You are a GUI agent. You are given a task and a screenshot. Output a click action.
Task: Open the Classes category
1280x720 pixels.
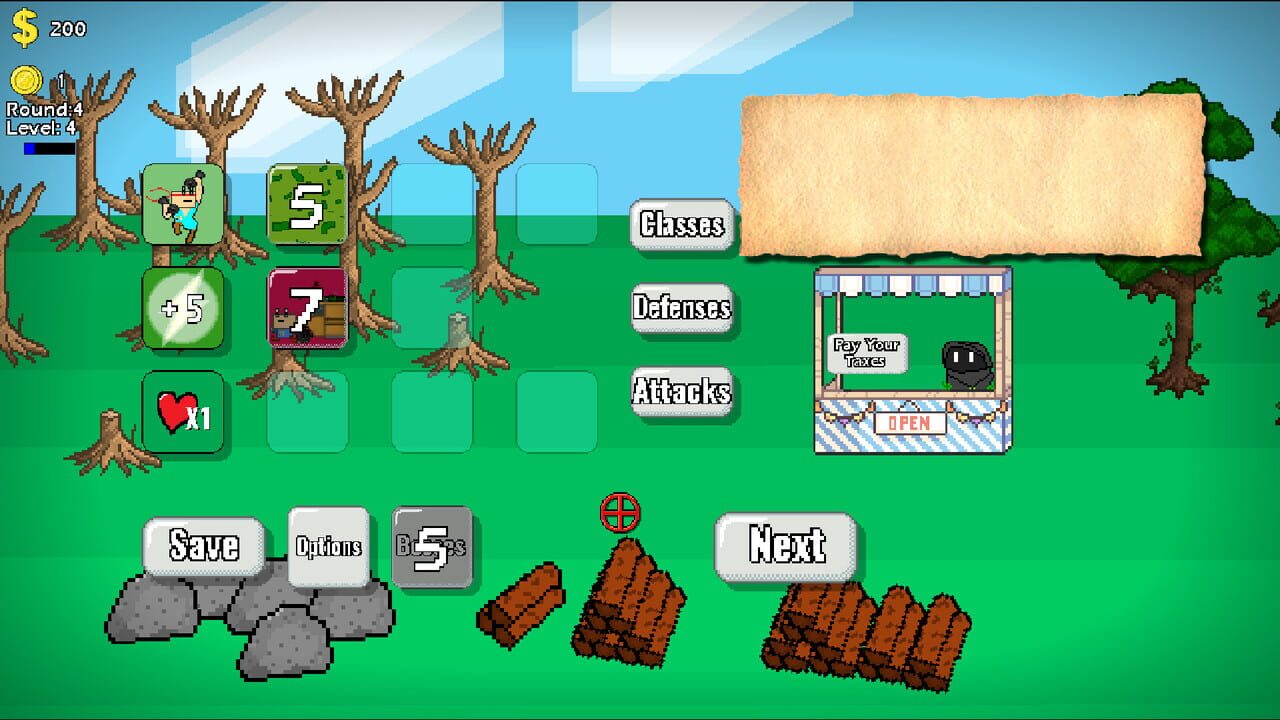click(683, 227)
